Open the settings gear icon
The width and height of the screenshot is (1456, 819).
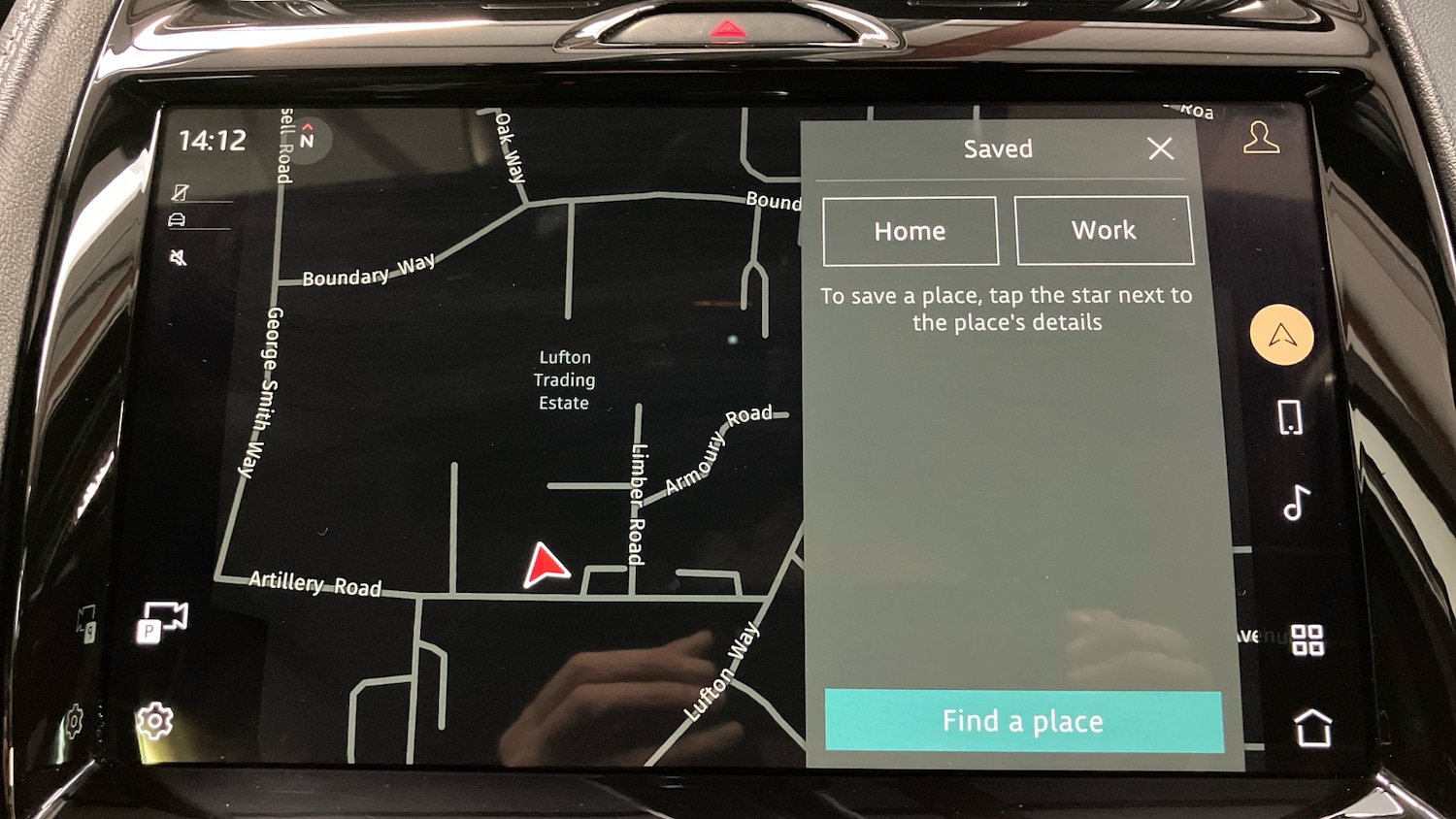[x=155, y=722]
